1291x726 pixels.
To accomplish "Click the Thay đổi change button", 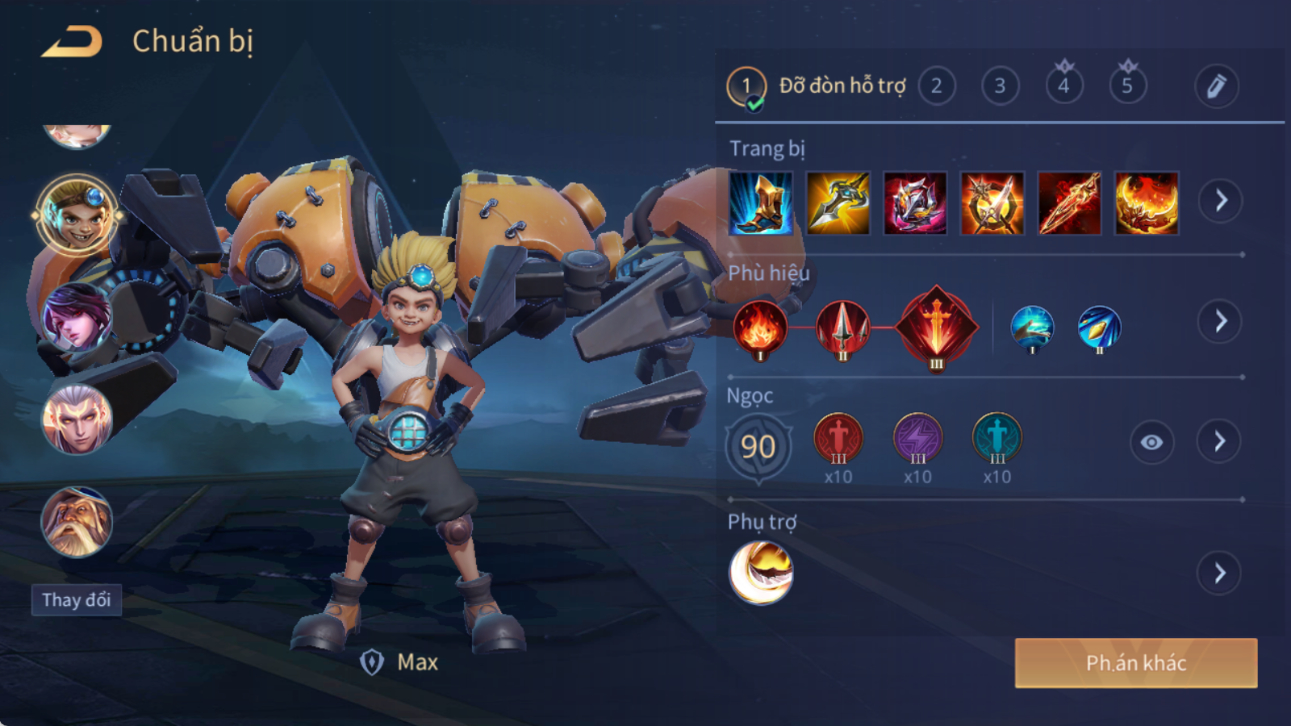I will point(76,600).
